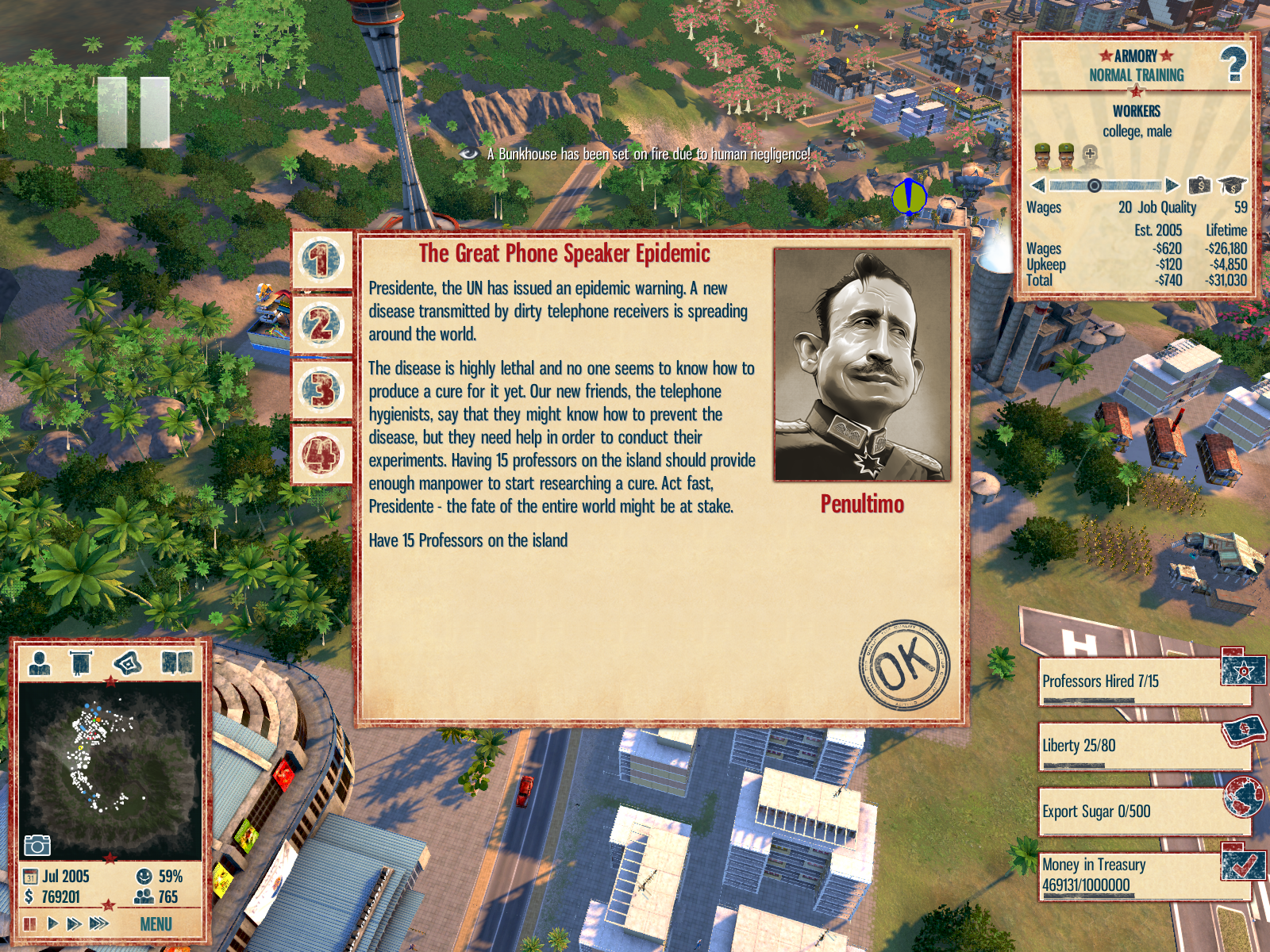This screenshot has height=952, width=1270.
Task: Decrease Armory wages with the left arrow
Action: tap(1038, 186)
